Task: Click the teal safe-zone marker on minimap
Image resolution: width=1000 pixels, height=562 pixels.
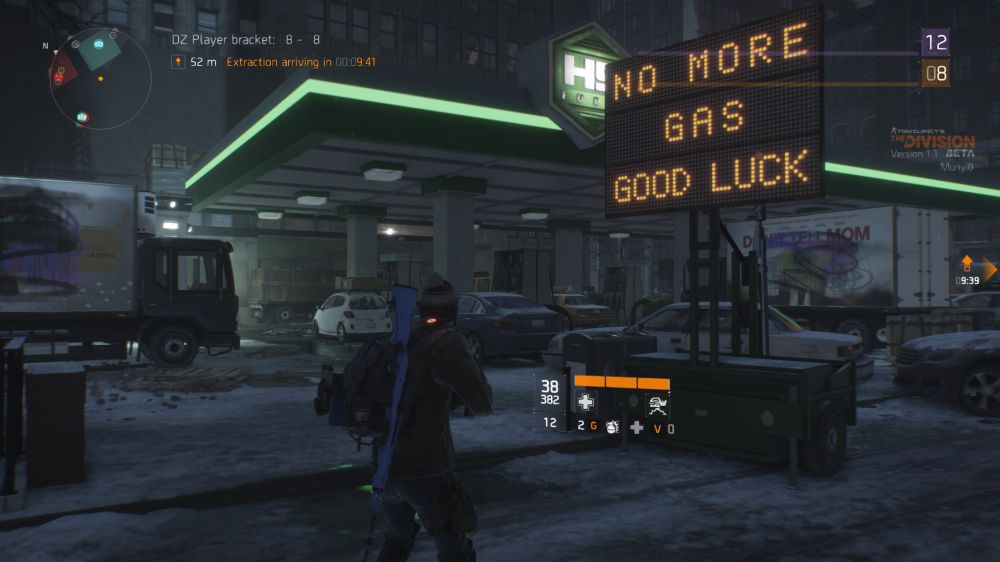Action: 98,47
